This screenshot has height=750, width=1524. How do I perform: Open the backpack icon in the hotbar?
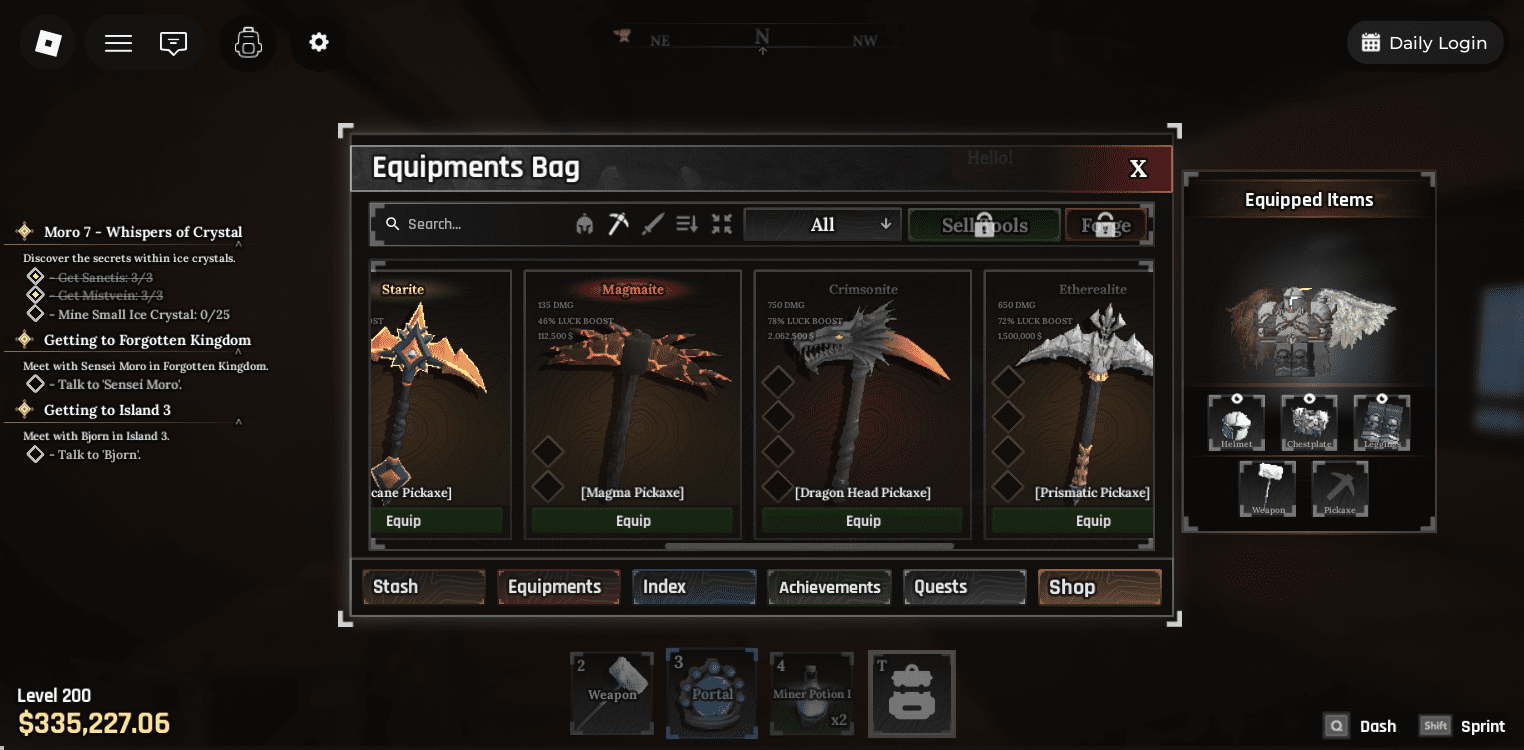[x=911, y=693]
